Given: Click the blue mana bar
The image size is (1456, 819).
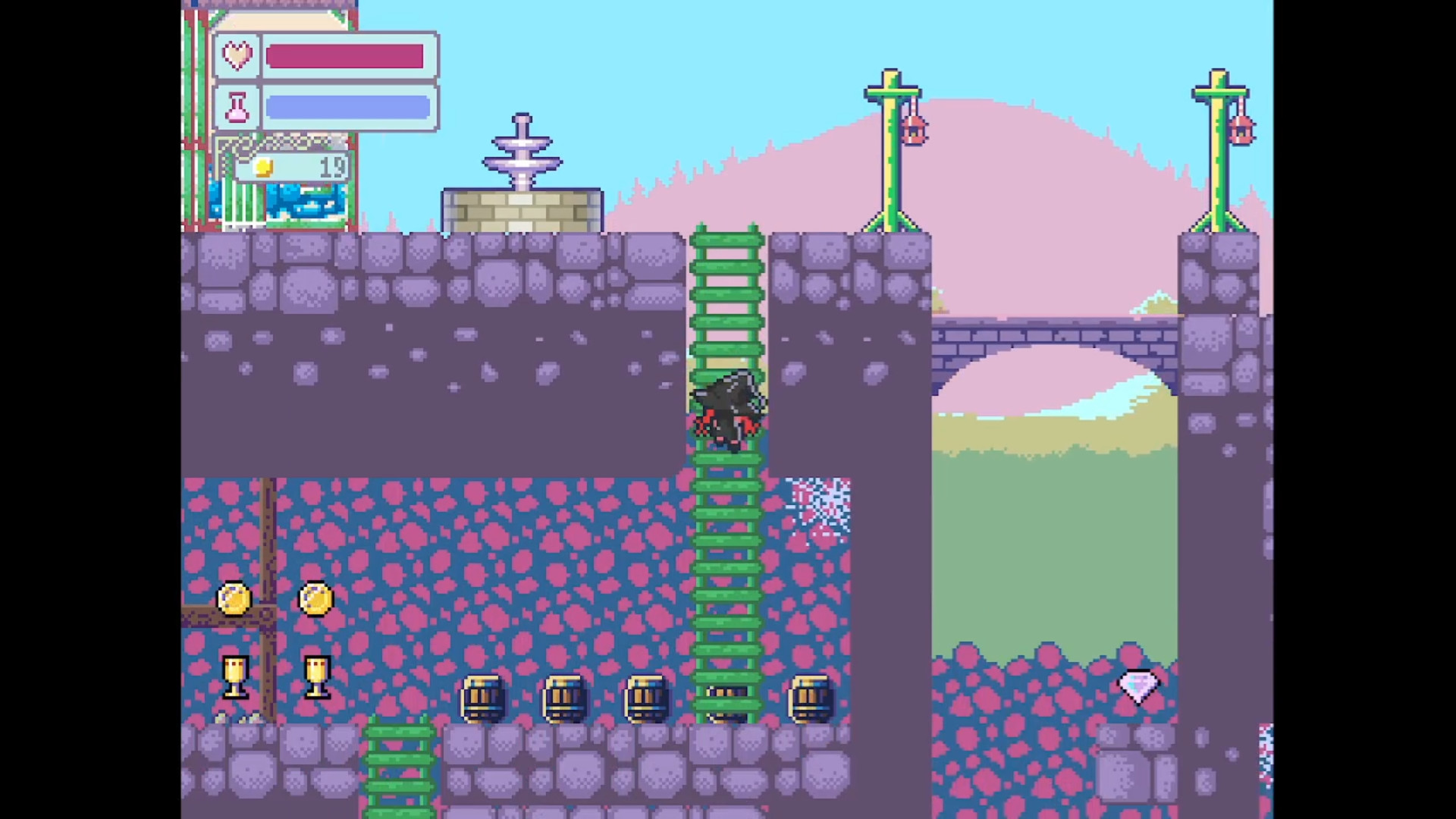Looking at the screenshot, I should pos(347,106).
